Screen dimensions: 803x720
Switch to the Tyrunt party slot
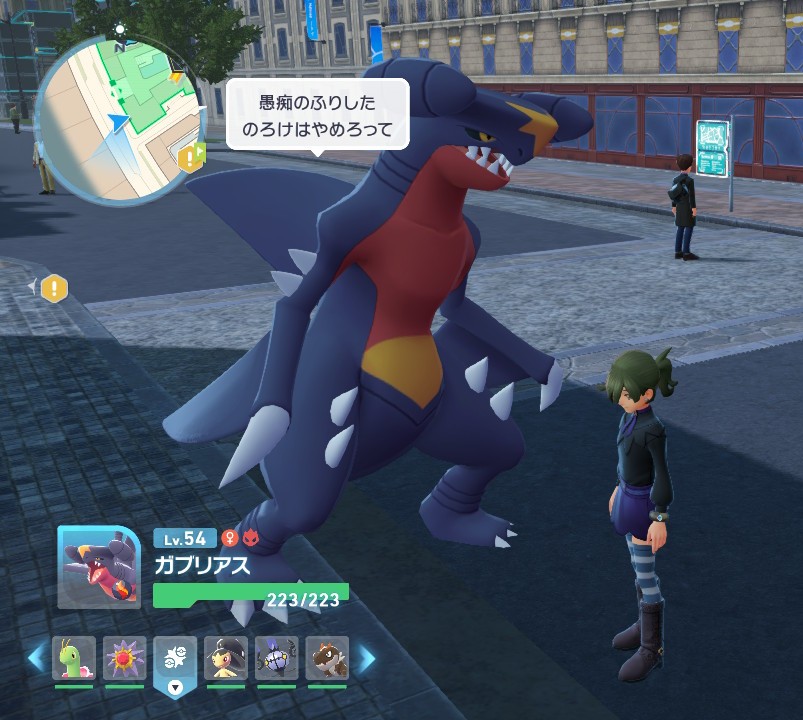327,658
